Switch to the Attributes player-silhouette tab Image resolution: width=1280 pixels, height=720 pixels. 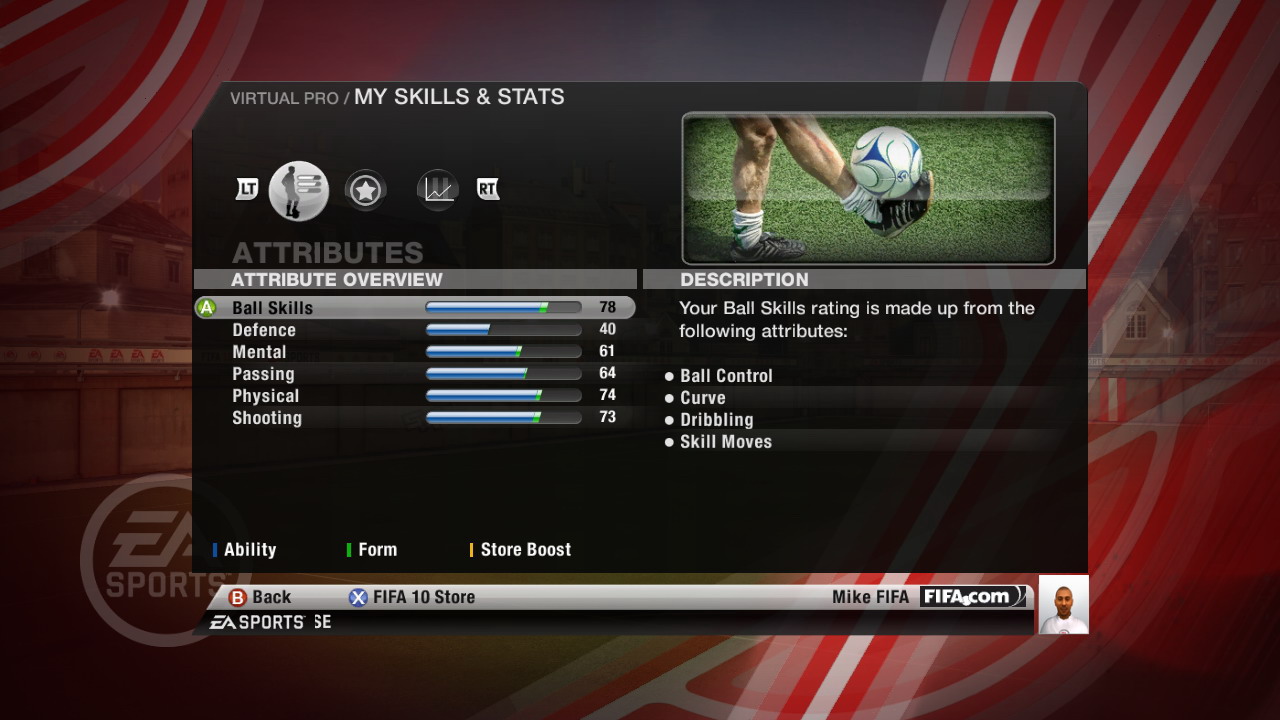(299, 190)
